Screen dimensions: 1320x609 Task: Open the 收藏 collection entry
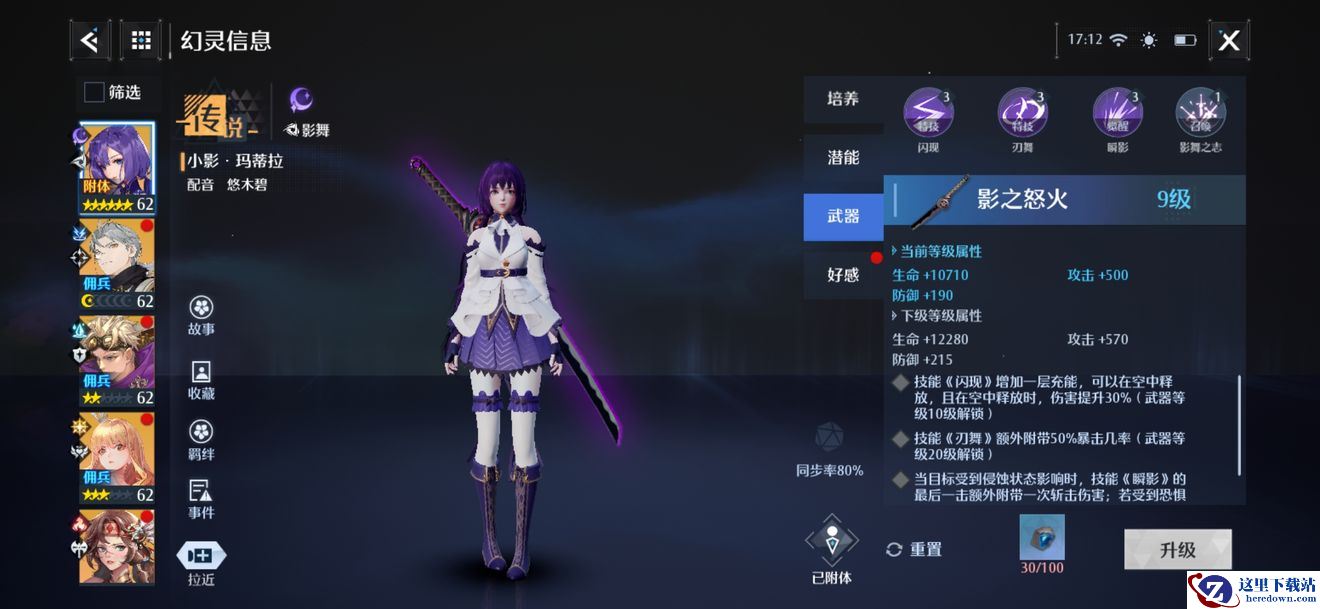pos(201,380)
